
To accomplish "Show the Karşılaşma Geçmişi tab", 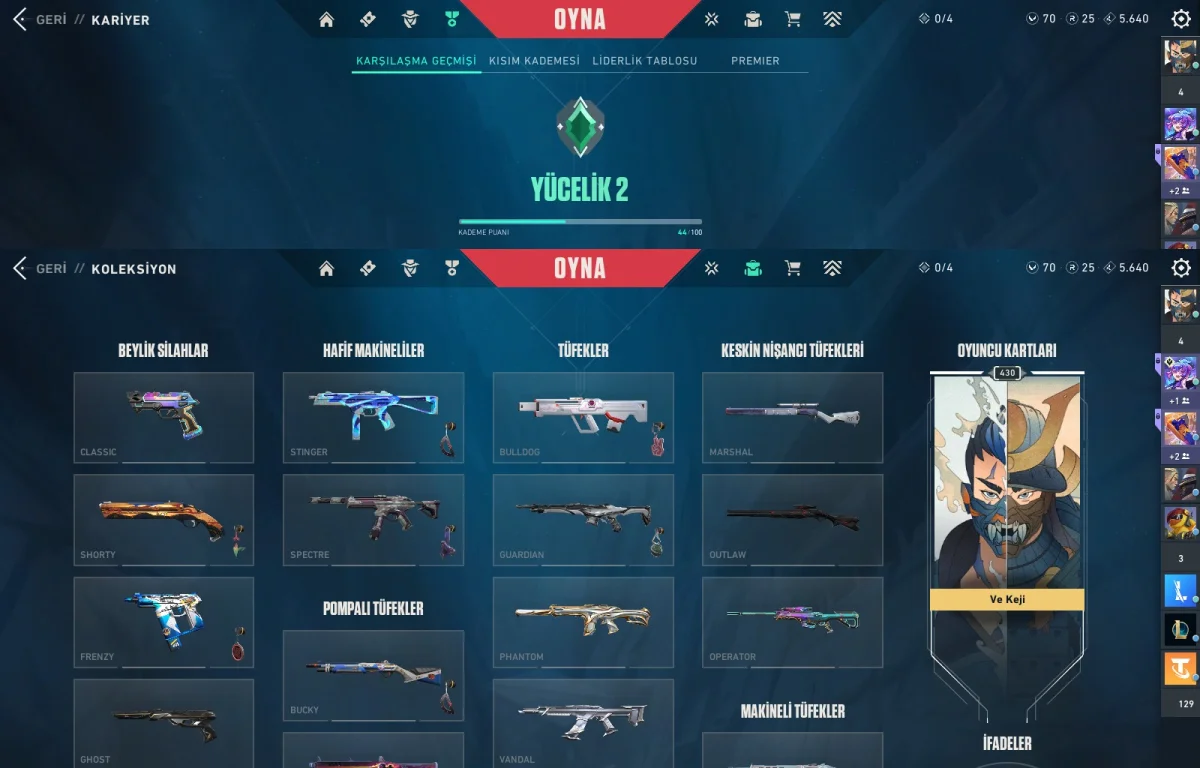I will (416, 61).
